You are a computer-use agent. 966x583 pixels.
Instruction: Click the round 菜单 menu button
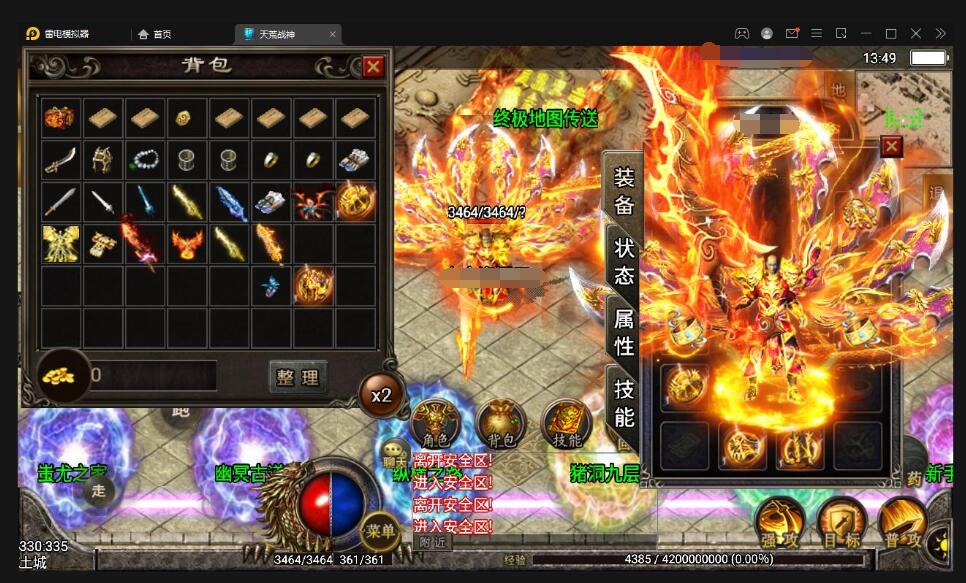click(380, 530)
